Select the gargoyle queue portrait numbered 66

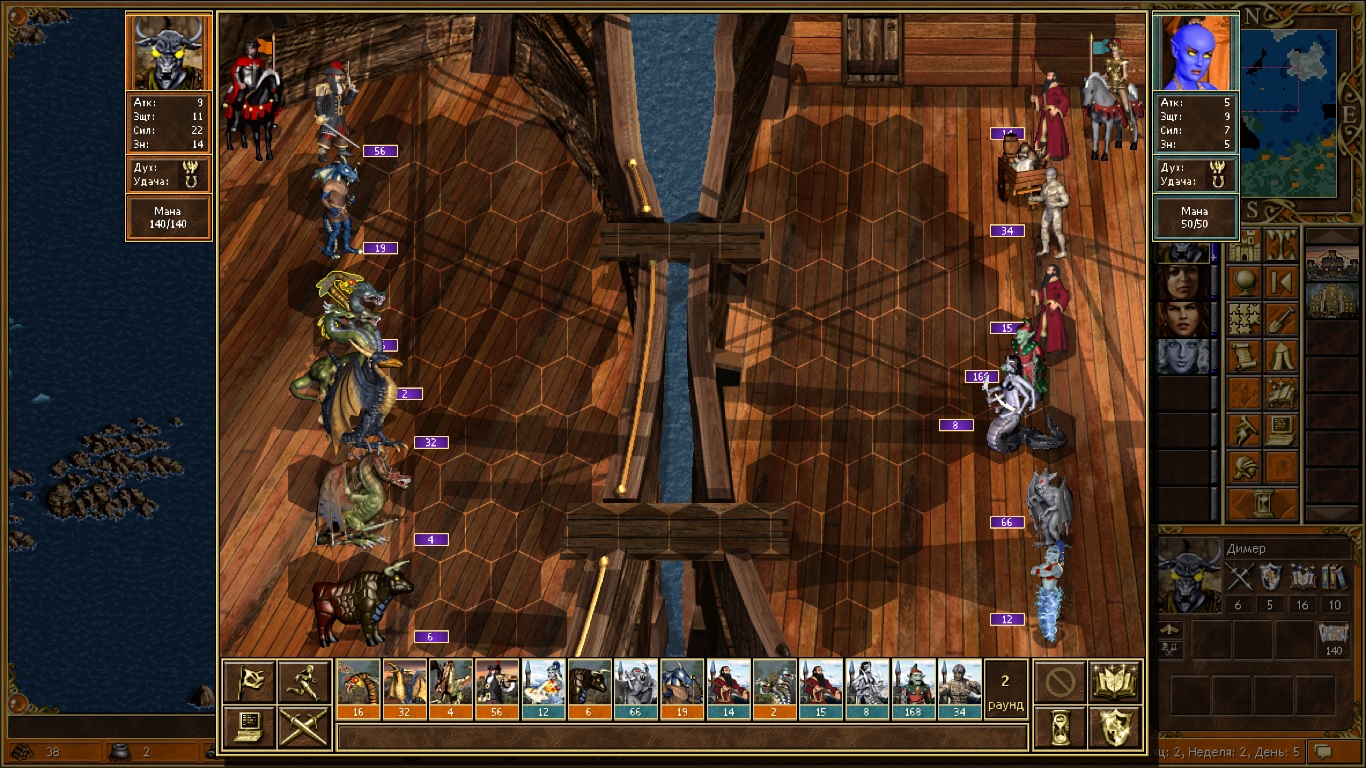click(635, 683)
